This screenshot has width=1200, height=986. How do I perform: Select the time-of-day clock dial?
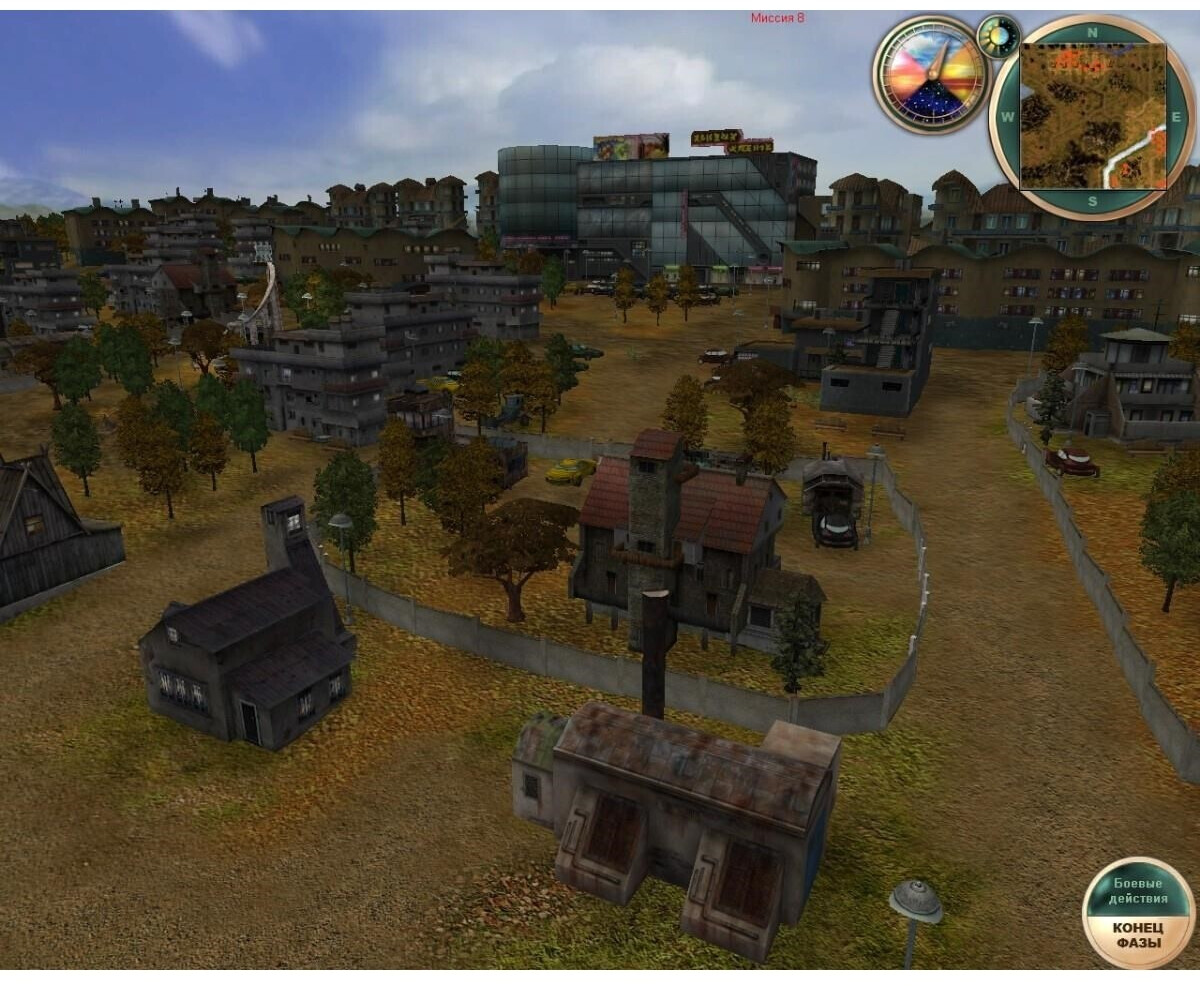coord(930,74)
